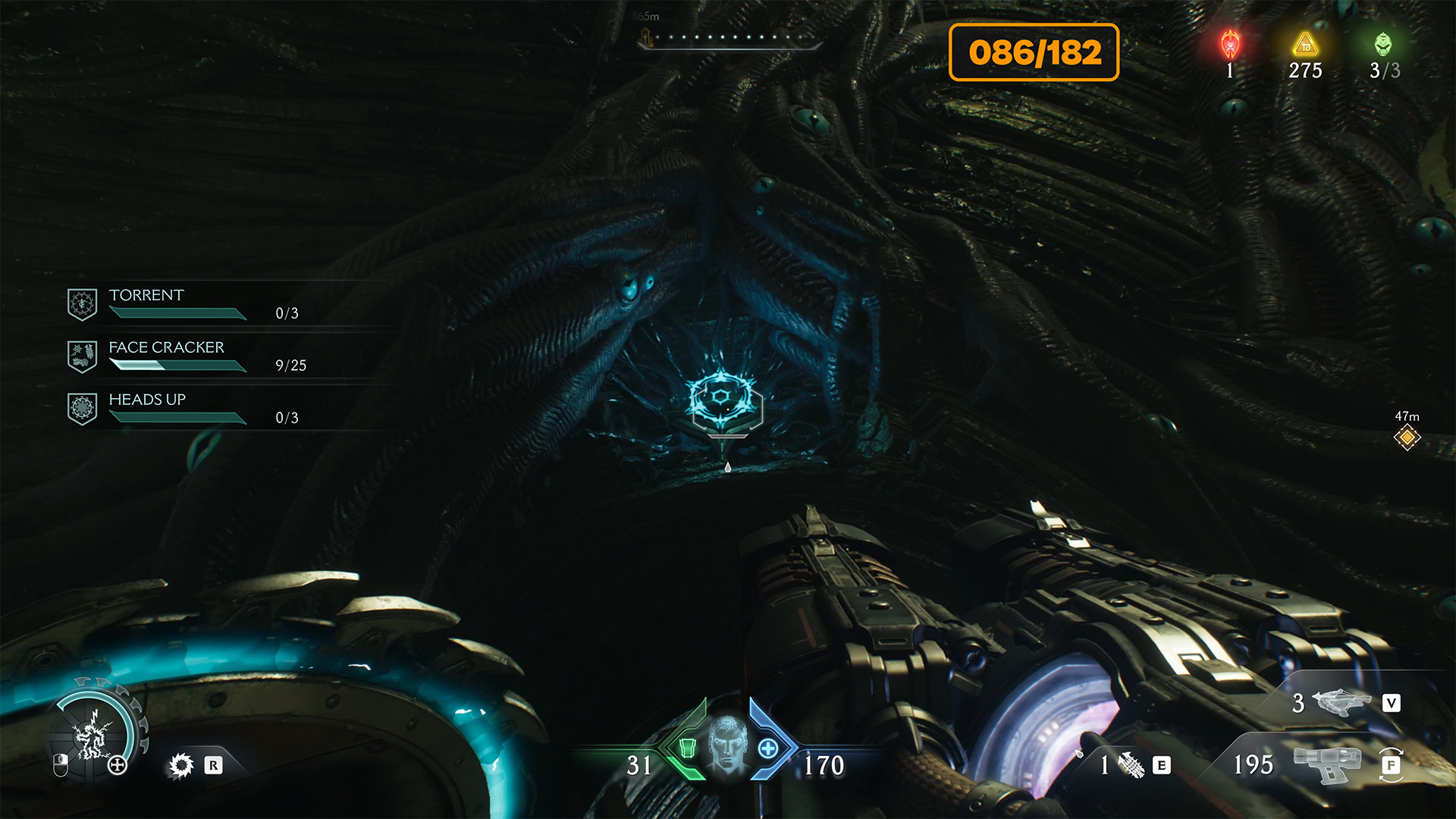1456x819 pixels.
Task: Click the Slayer face portrait
Action: click(x=727, y=745)
